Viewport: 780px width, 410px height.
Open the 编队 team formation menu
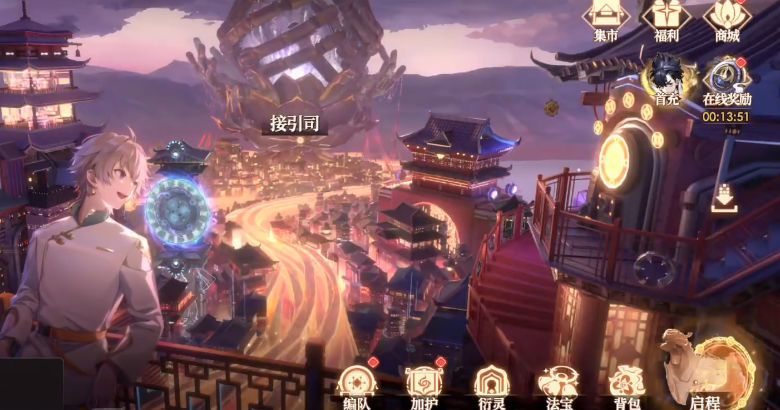click(356, 384)
